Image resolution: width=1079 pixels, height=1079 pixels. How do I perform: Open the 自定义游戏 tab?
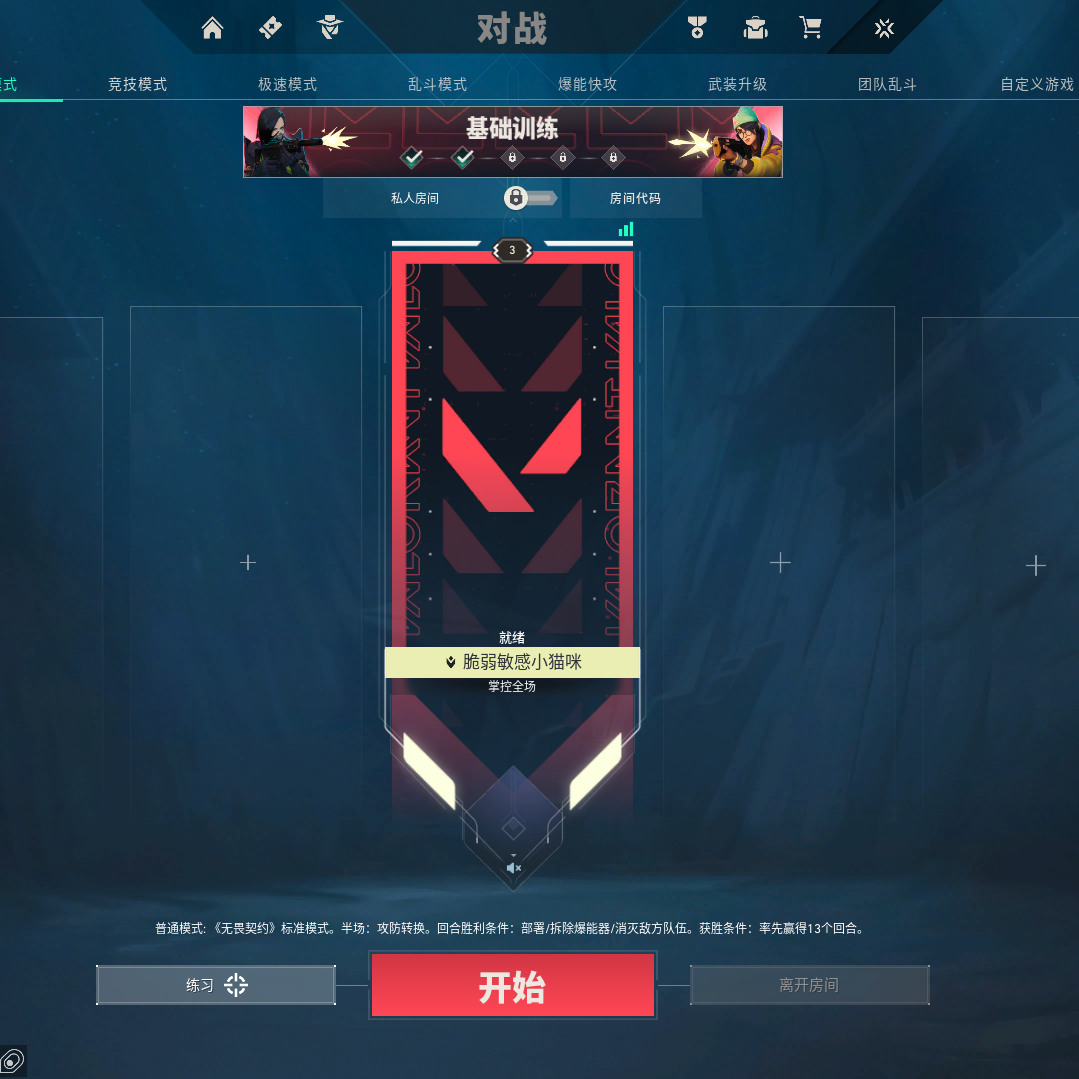point(1037,85)
